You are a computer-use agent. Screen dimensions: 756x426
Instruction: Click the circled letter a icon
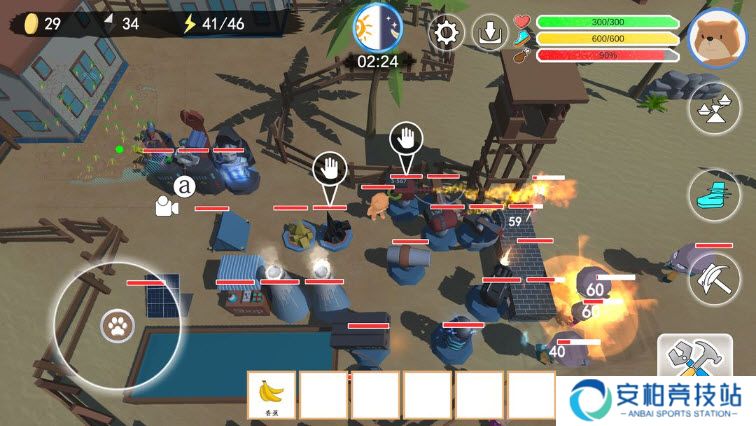(x=184, y=186)
